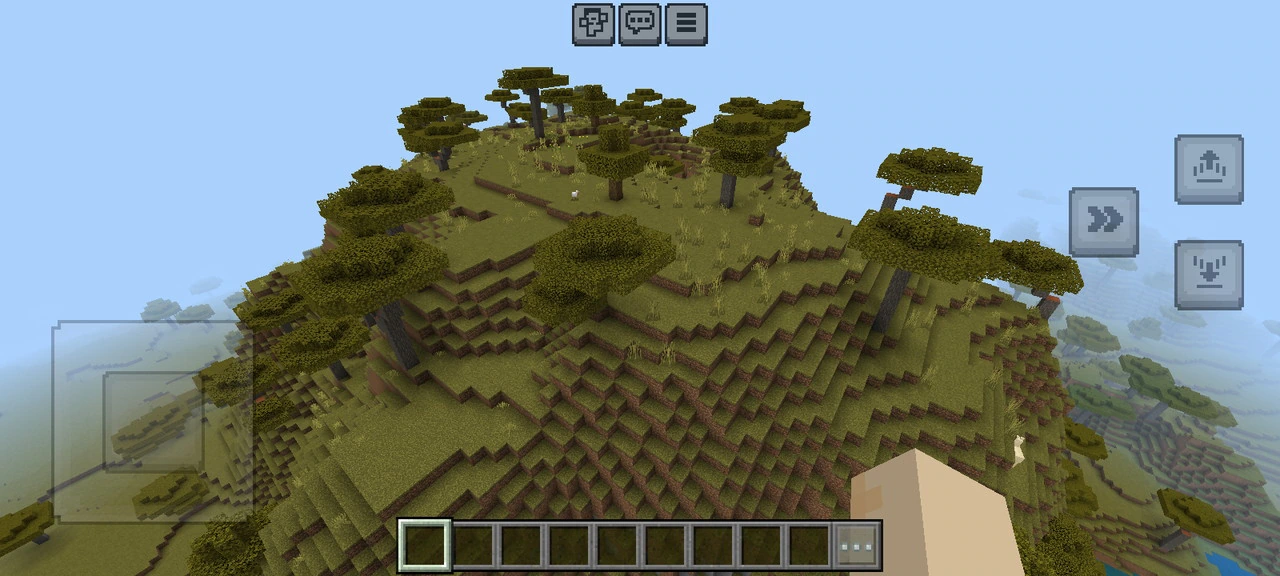Screen dimensions: 1280x576
Task: Open the pause menu (three lines)
Action: point(686,24)
